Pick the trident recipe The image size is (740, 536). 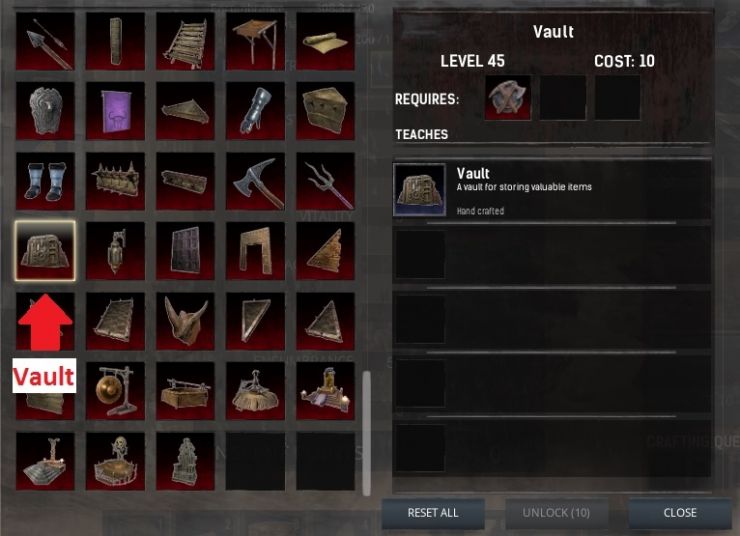[x=325, y=181]
